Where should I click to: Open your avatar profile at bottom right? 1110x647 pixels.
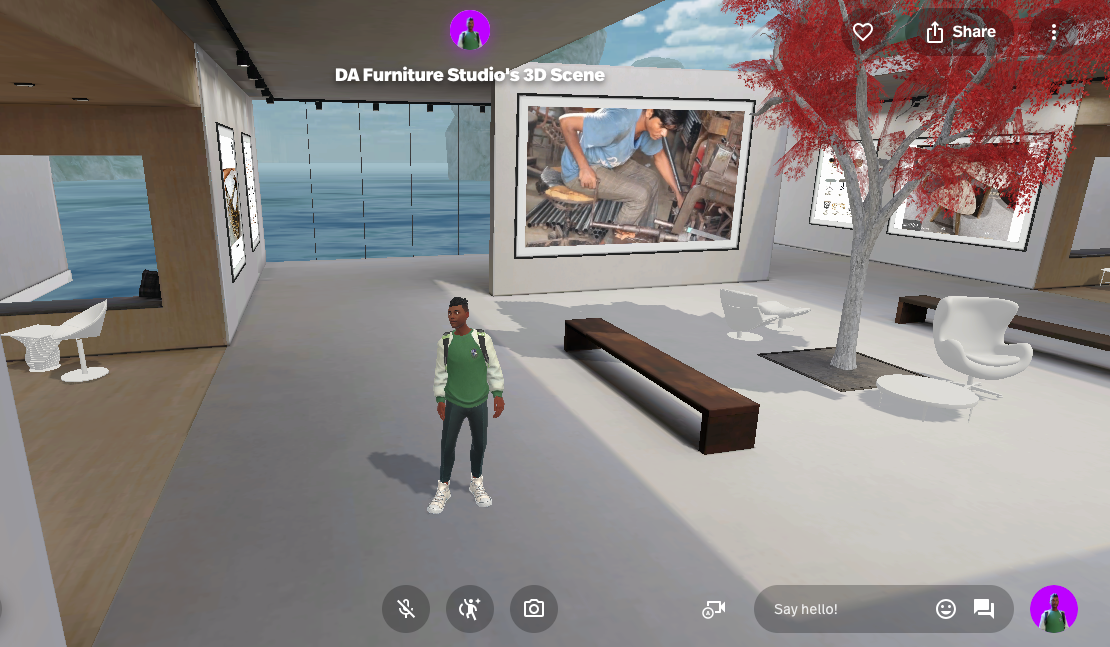[1054, 609]
